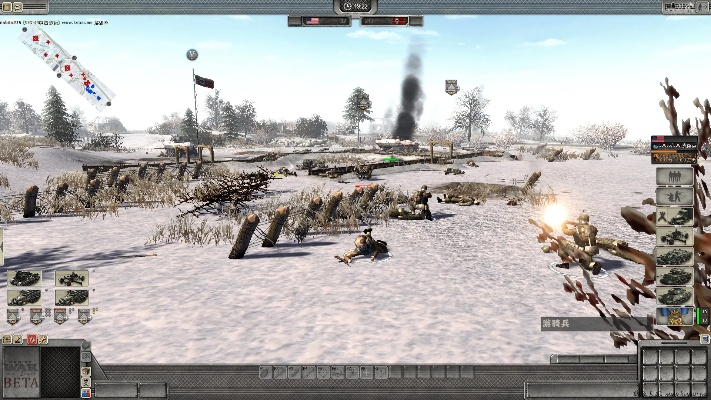Image resolution: width=711 pixels, height=400 pixels.
Task: Open the bottom tank reinforcement category
Action: pos(674,295)
